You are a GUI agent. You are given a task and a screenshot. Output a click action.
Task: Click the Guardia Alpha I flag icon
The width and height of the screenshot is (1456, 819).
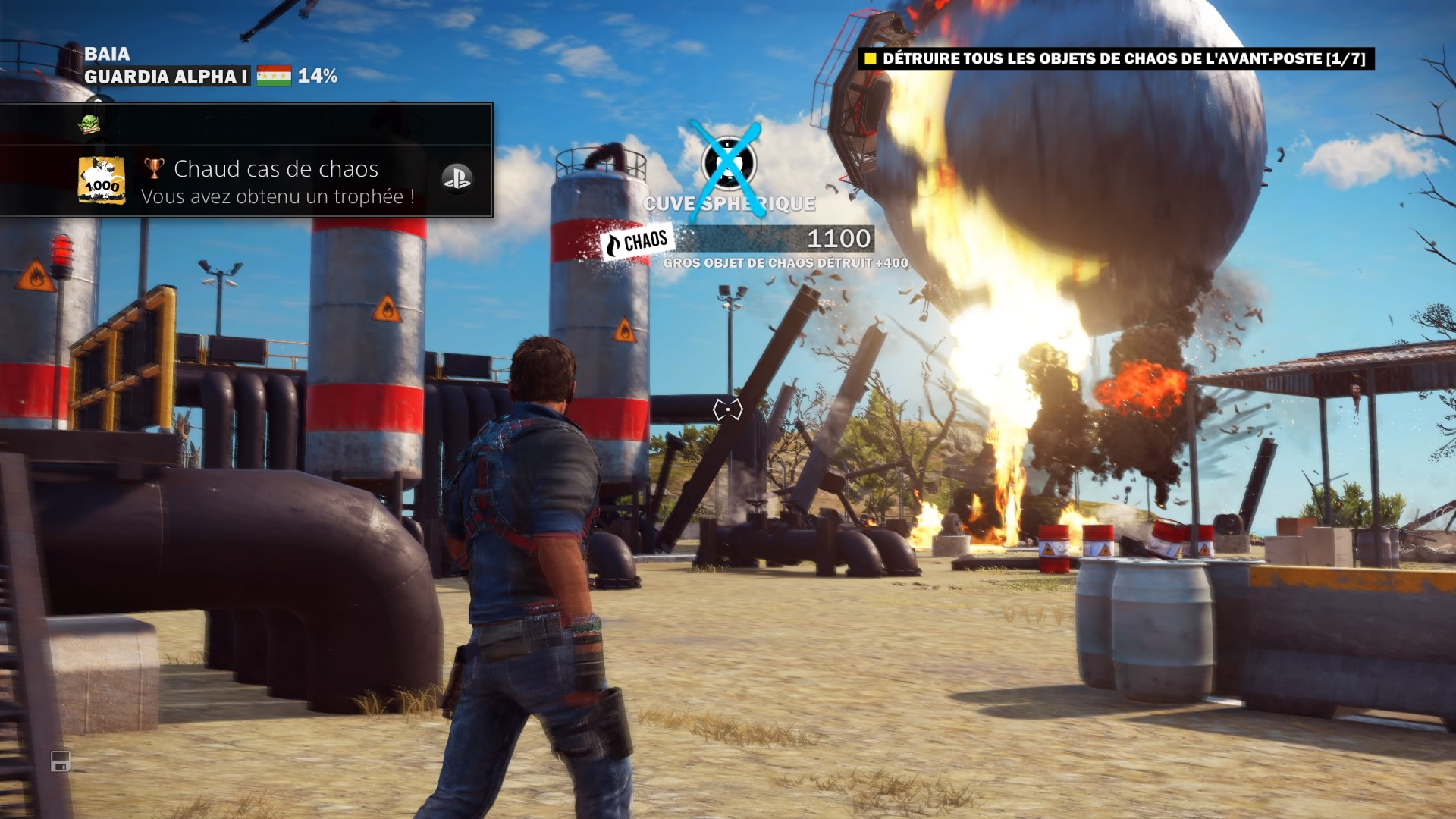[274, 76]
